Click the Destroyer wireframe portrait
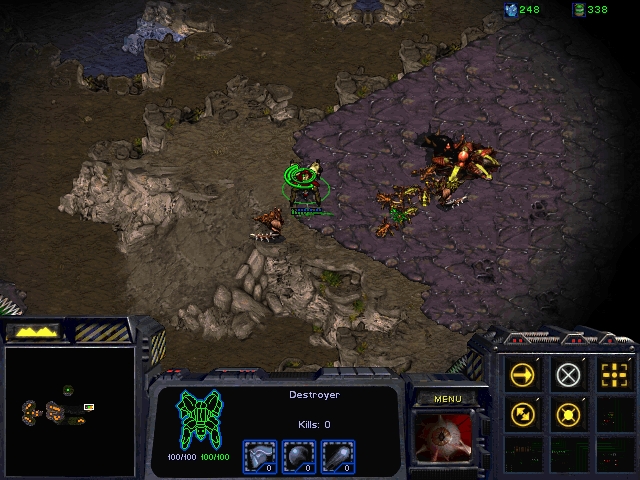 (200, 418)
